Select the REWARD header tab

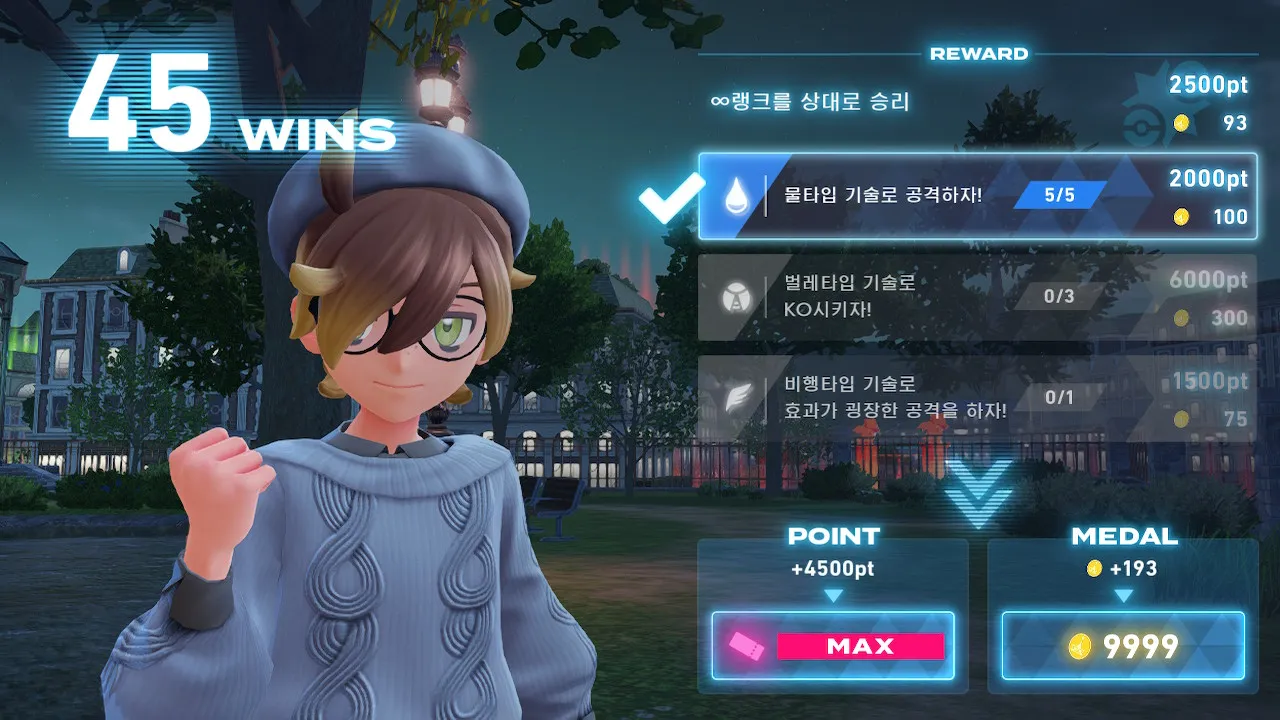(x=978, y=53)
